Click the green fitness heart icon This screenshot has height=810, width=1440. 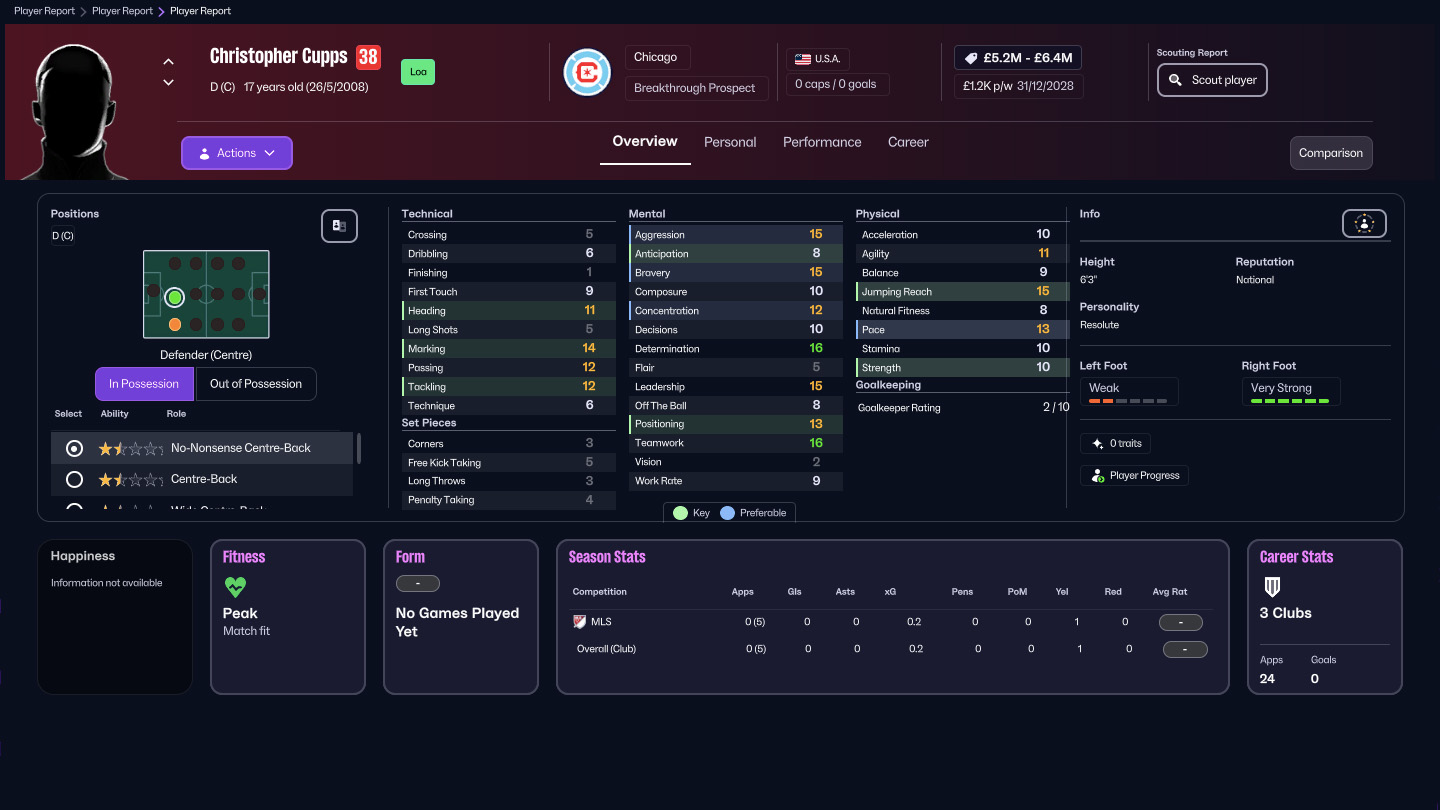click(234, 587)
